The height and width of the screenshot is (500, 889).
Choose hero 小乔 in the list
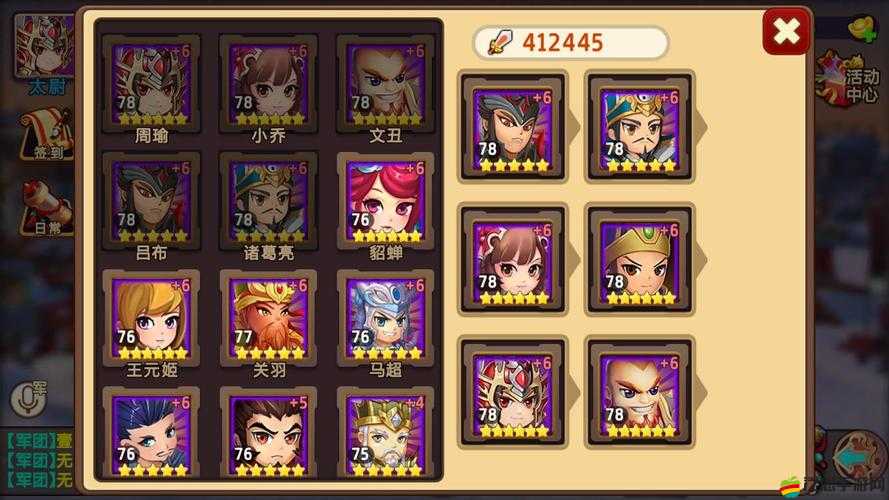268,84
